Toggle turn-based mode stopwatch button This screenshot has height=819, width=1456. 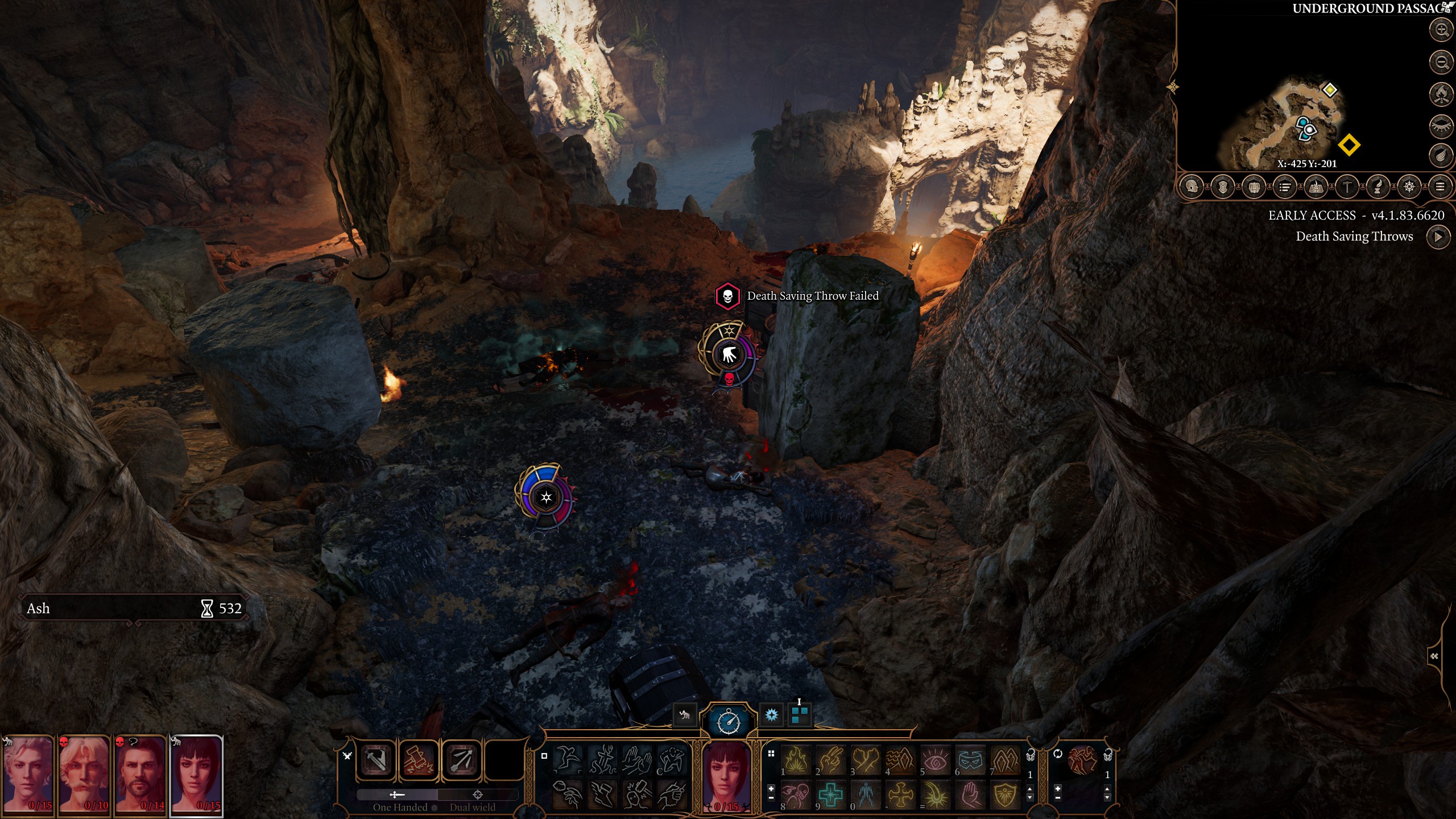(x=728, y=721)
